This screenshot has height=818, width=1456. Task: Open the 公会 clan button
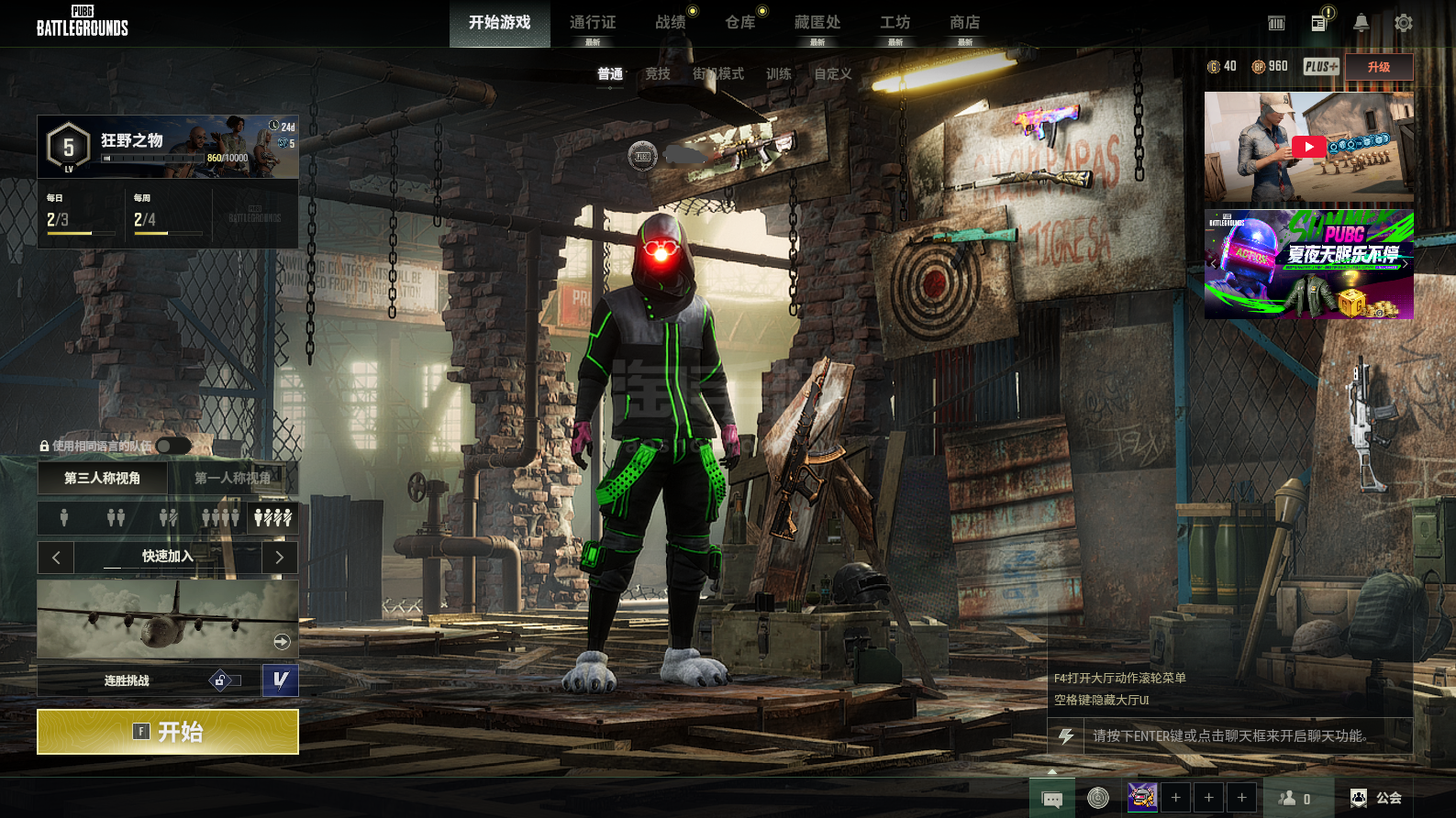[1377, 798]
